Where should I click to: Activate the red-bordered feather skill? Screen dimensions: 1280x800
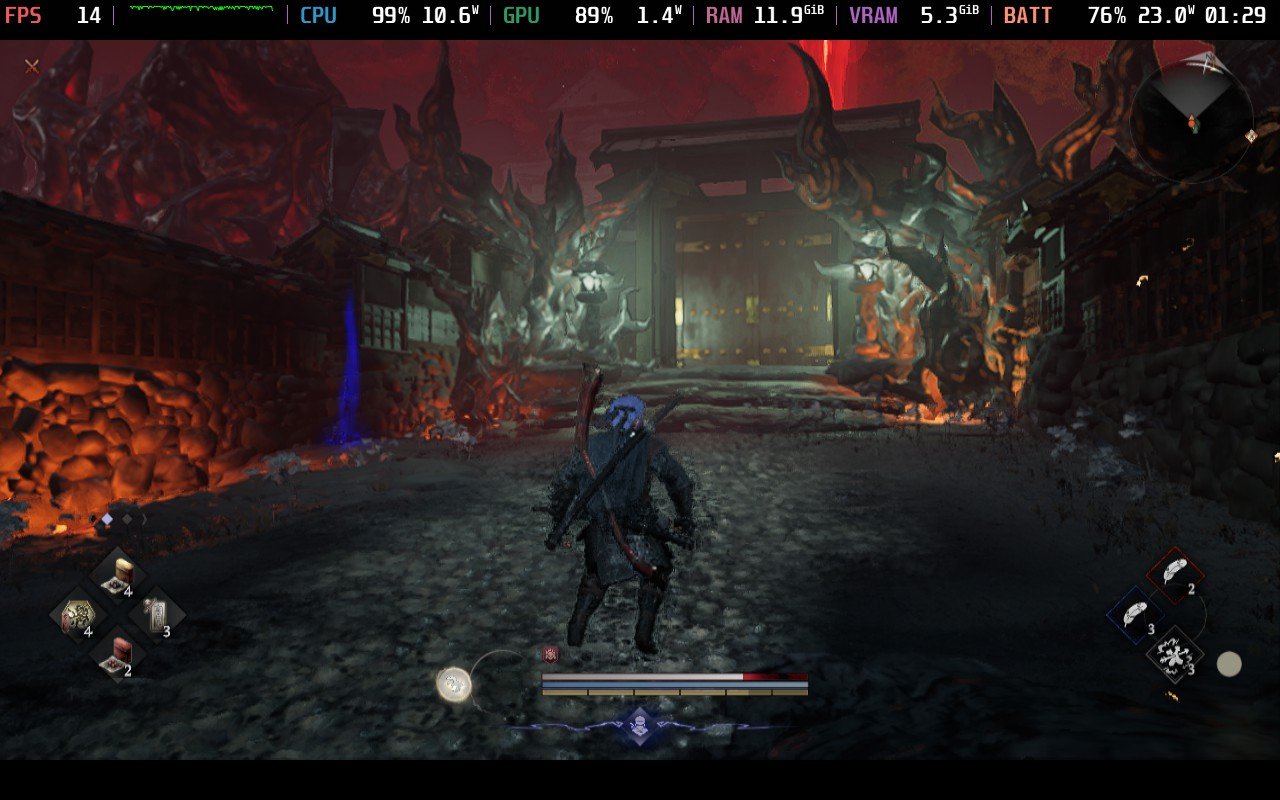(1174, 574)
